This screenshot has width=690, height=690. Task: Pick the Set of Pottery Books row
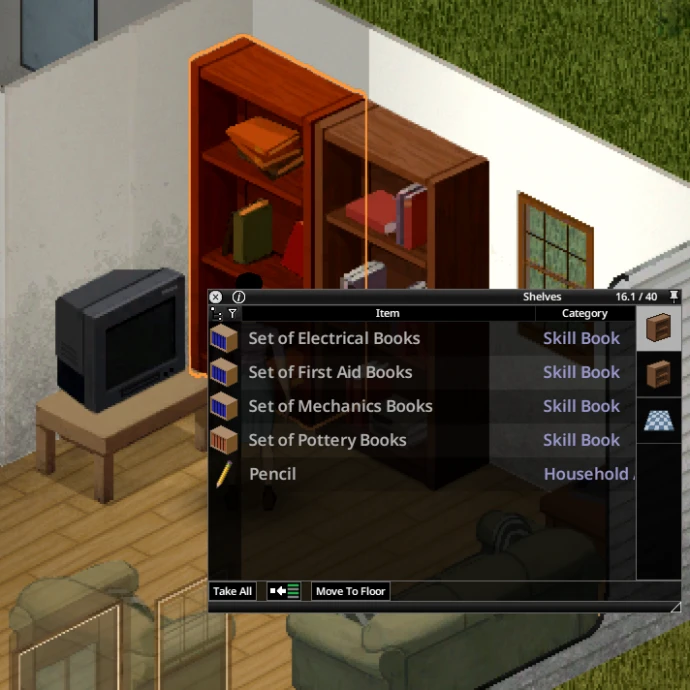point(327,440)
